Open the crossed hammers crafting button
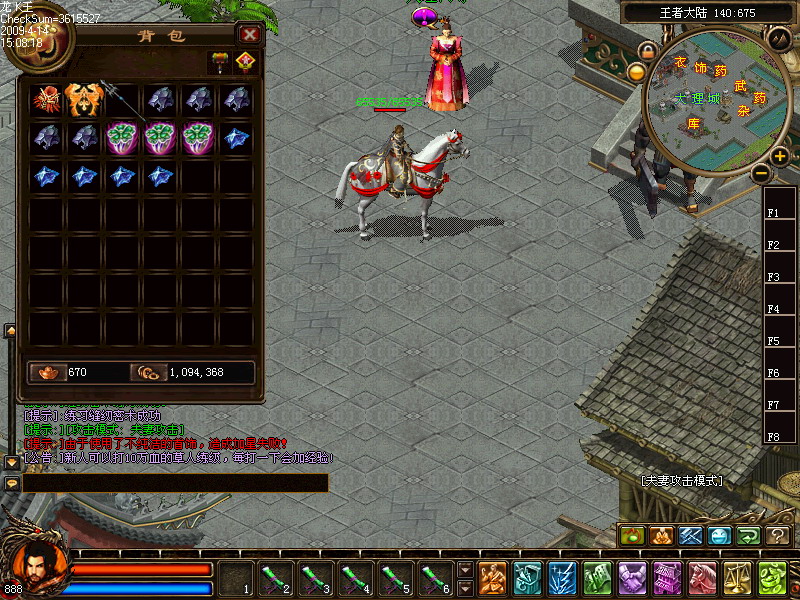Image resolution: width=800 pixels, height=600 pixels. click(x=691, y=536)
